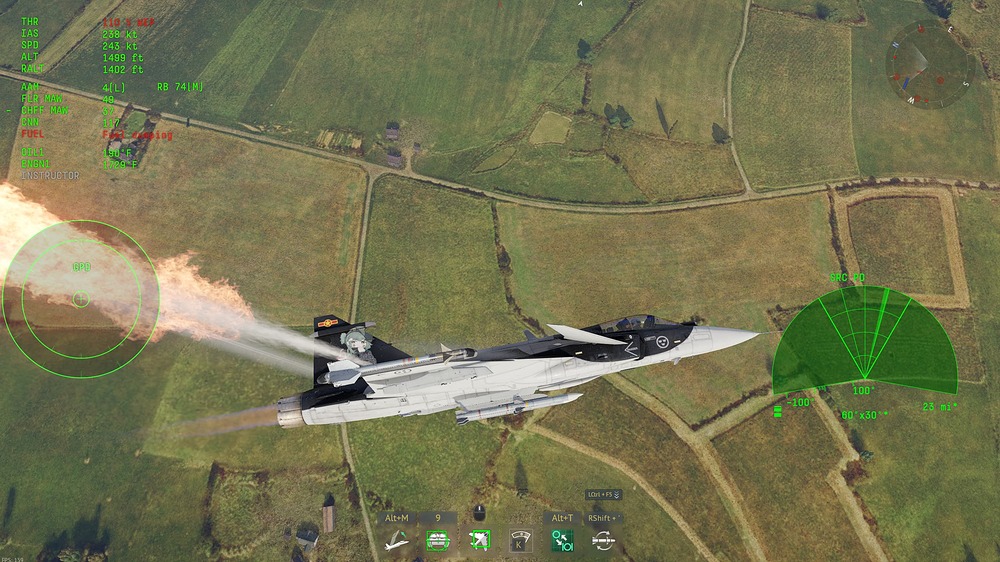
Task: Cycle weapon selection with the missile rotate icon
Action: [603, 541]
